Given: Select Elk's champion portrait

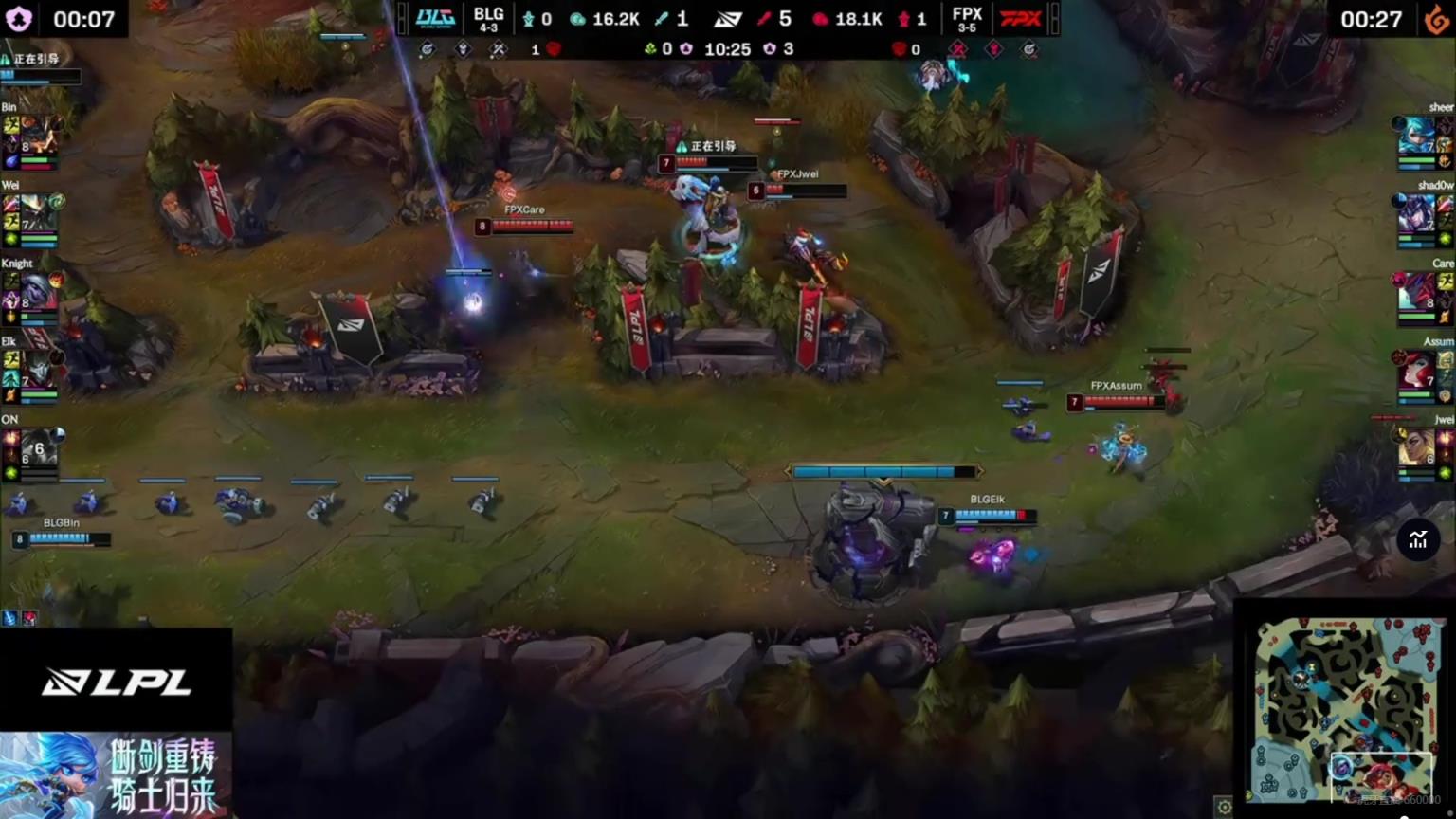Looking at the screenshot, I should coord(38,369).
